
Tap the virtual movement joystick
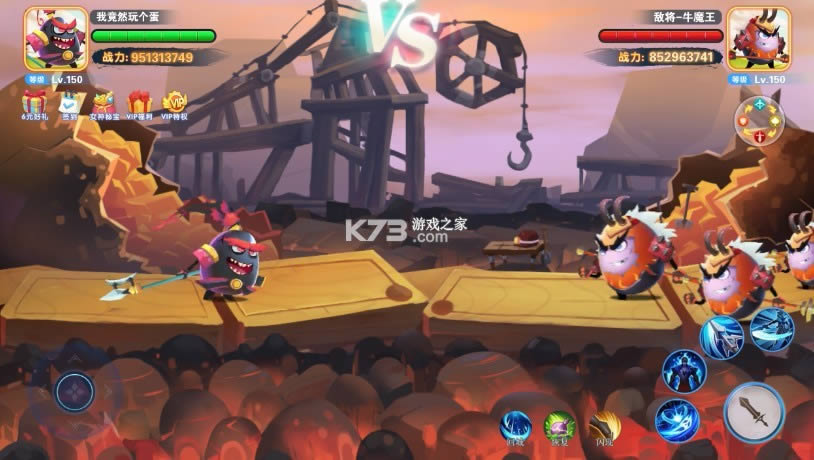pos(75,392)
